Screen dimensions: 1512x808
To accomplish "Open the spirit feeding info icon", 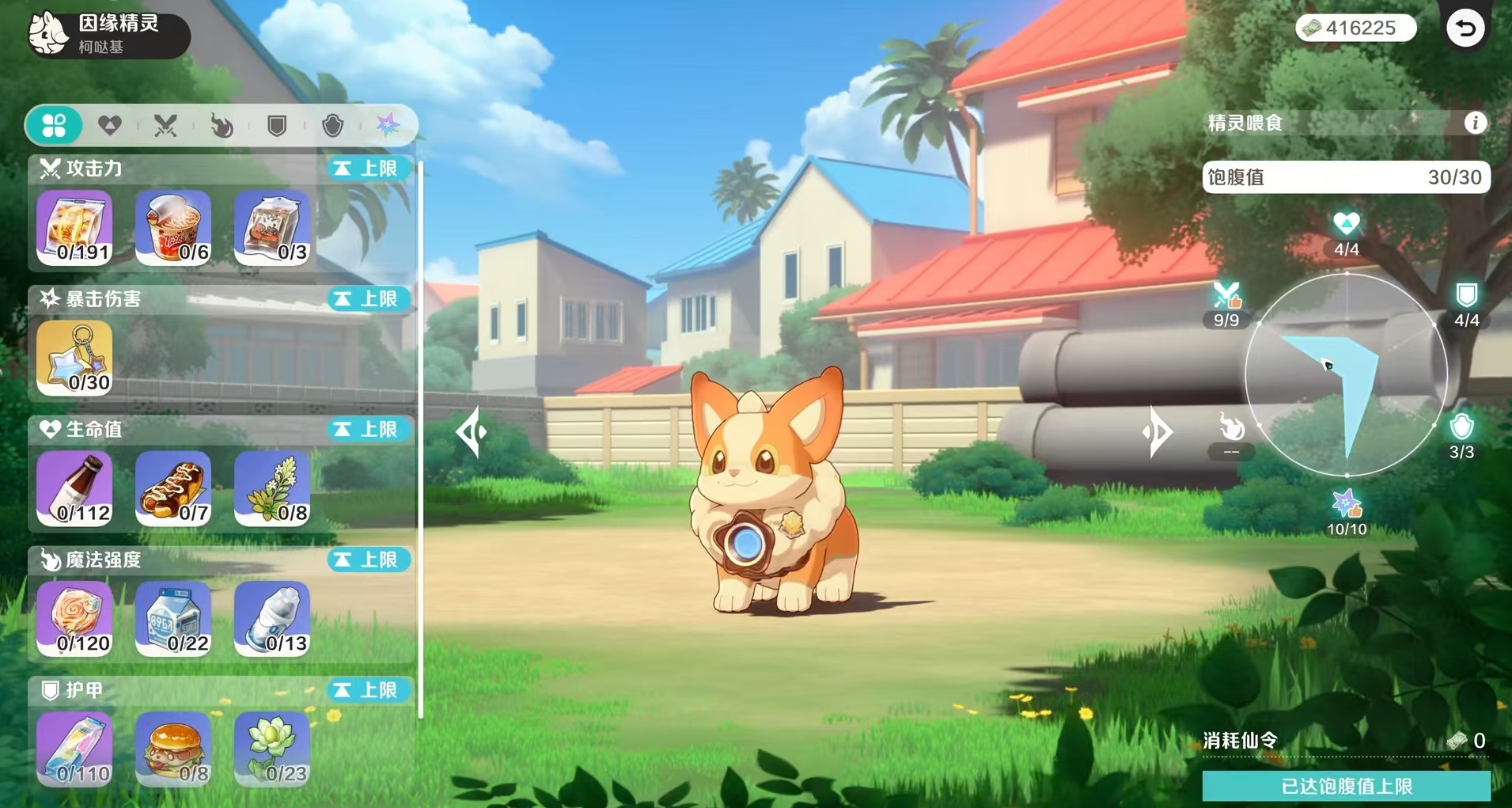I will point(1475,123).
